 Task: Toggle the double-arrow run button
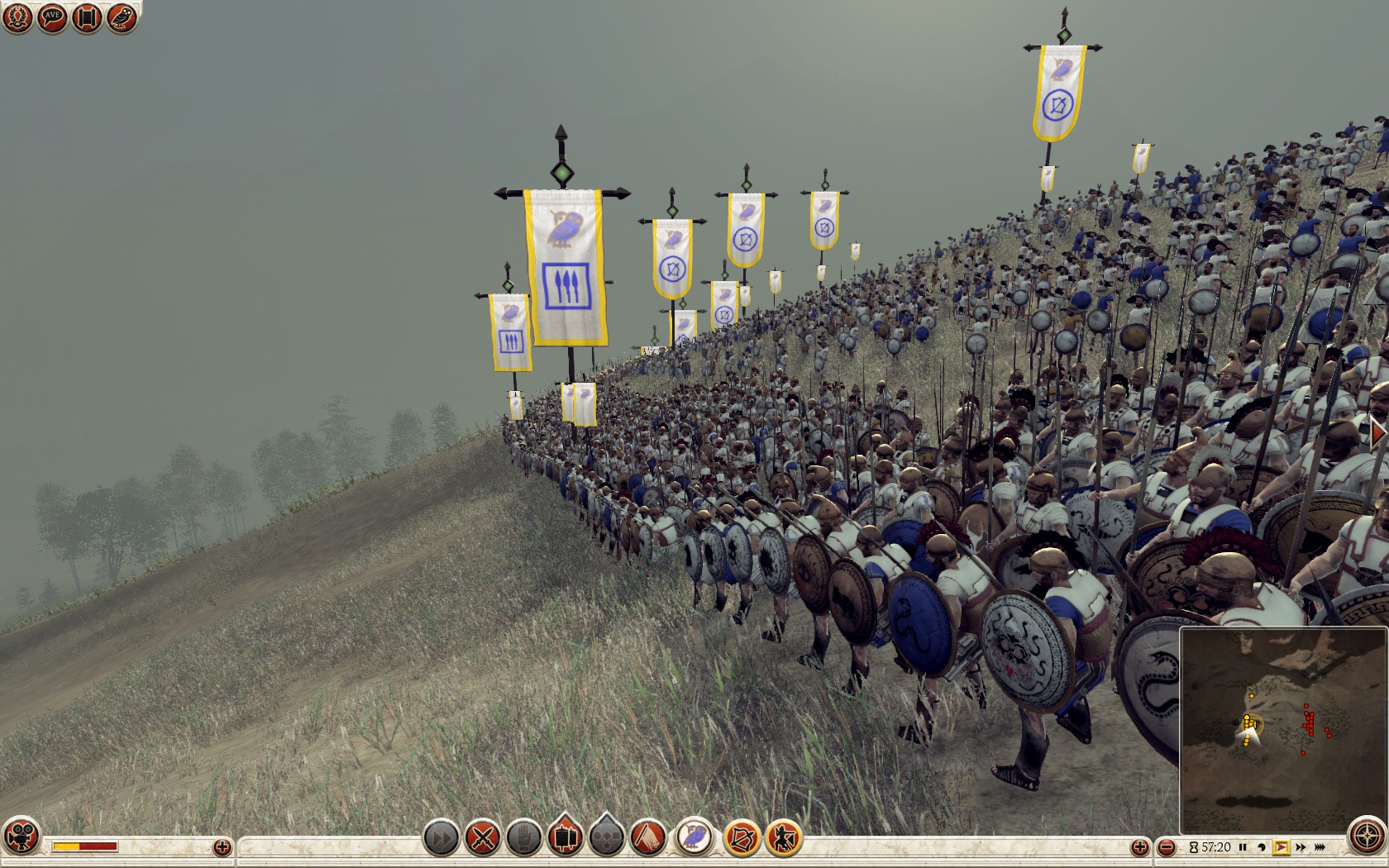tap(442, 838)
